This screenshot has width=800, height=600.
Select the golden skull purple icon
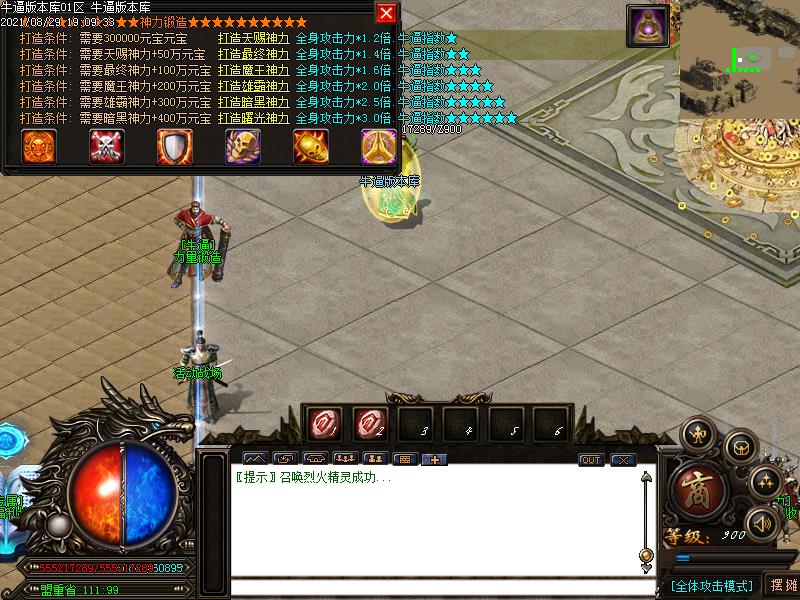coord(242,146)
